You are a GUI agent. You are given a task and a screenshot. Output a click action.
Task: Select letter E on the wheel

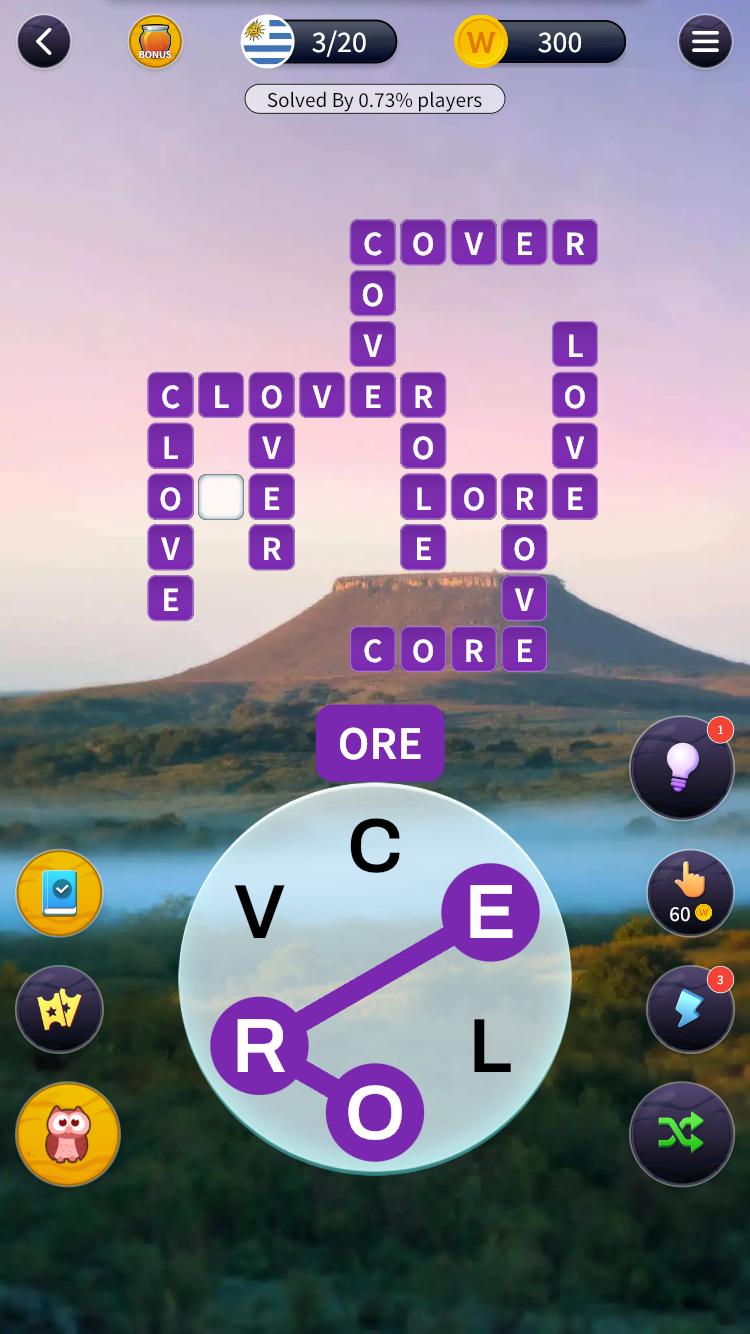[x=490, y=912]
